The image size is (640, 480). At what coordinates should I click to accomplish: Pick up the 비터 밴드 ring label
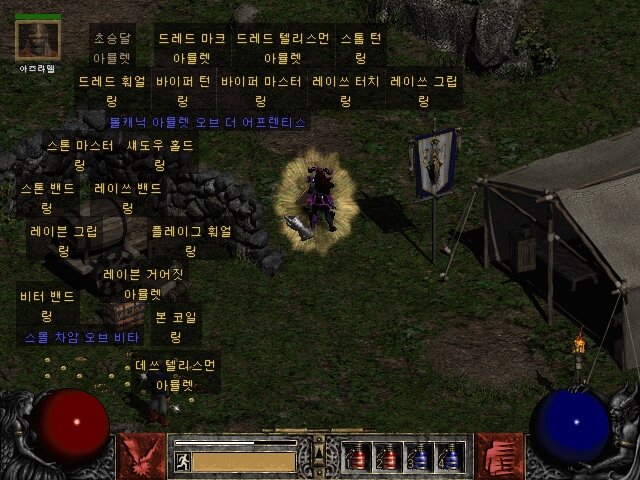[x=47, y=306]
